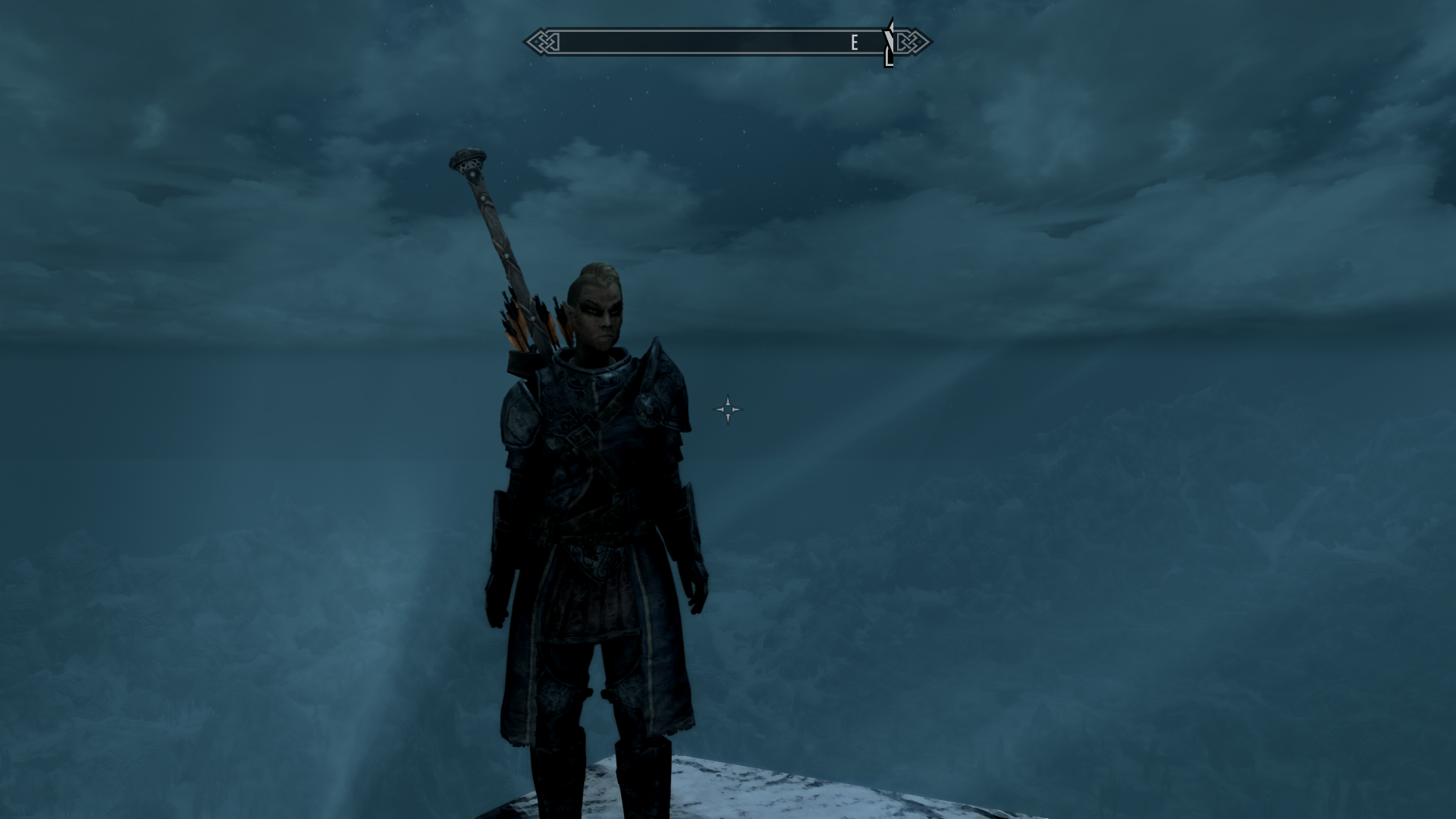
Task: Click the clipped location marker on the compass
Action: click(x=889, y=44)
